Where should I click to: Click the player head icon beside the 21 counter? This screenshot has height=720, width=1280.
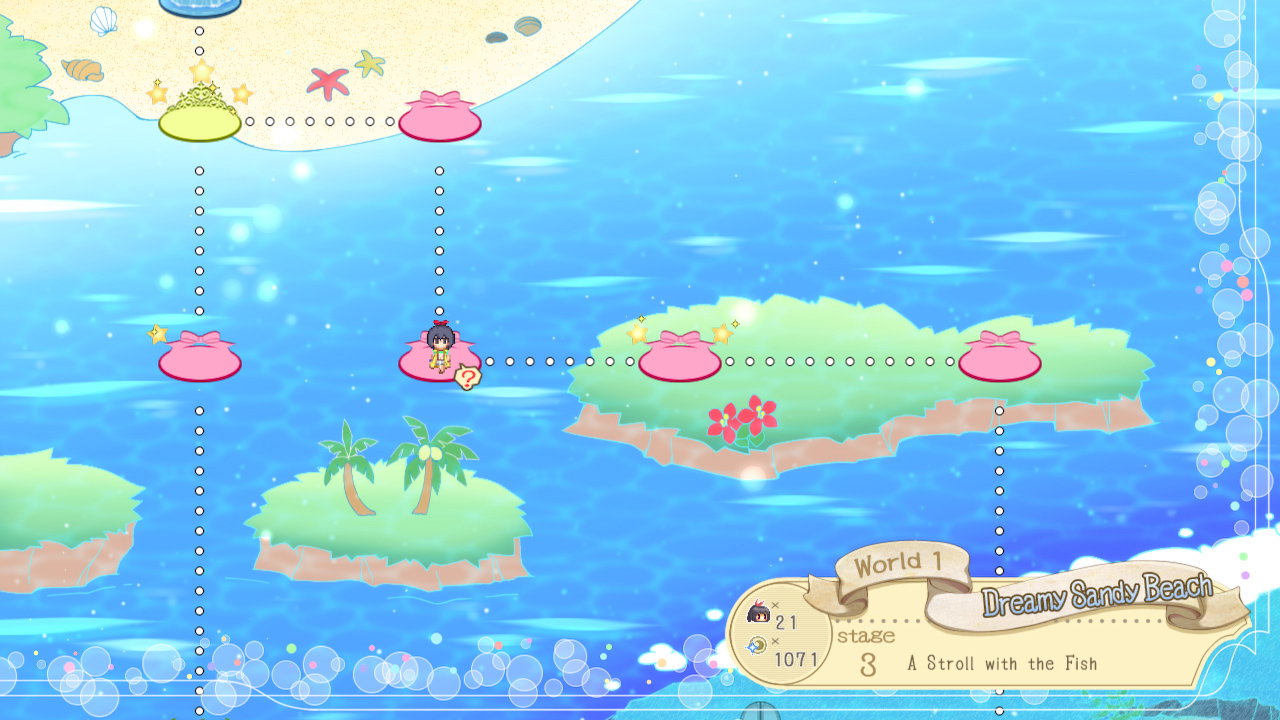[757, 610]
